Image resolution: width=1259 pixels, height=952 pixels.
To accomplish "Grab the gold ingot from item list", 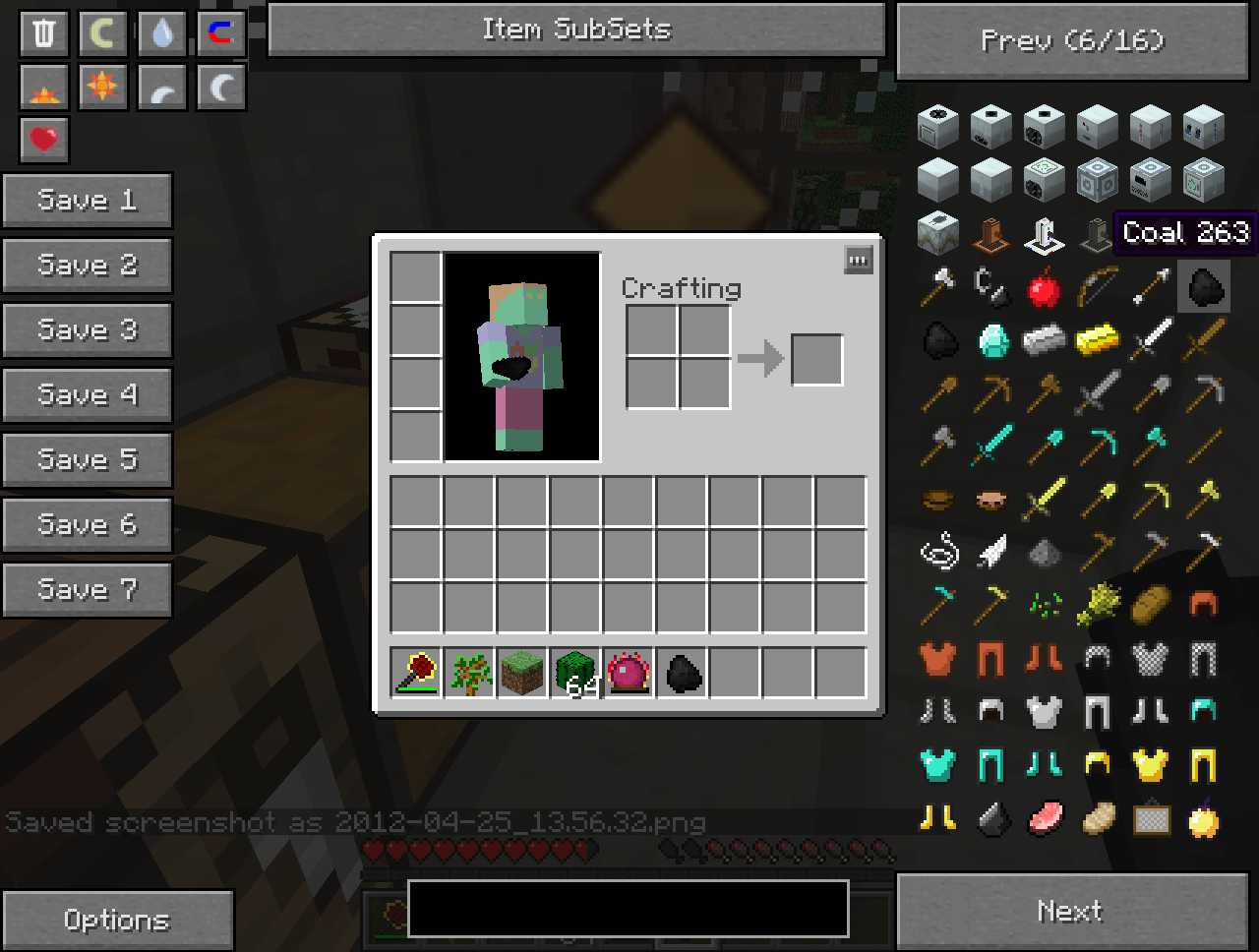I will click(x=1098, y=341).
